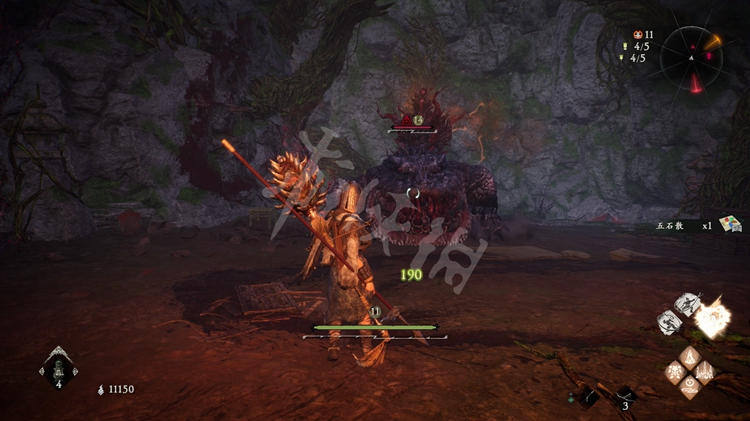
Task: Select the ranged weapon slot with count 3
Action: click(x=625, y=396)
